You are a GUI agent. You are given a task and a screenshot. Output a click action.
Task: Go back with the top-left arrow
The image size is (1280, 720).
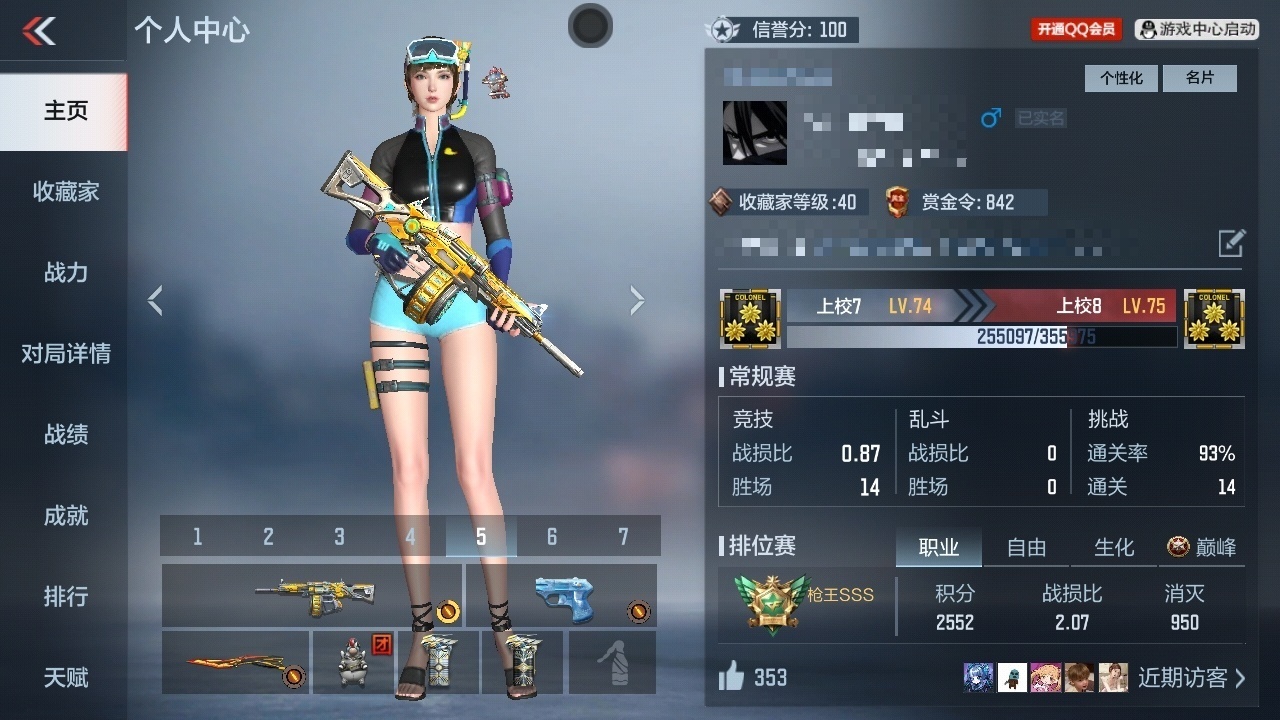point(39,31)
